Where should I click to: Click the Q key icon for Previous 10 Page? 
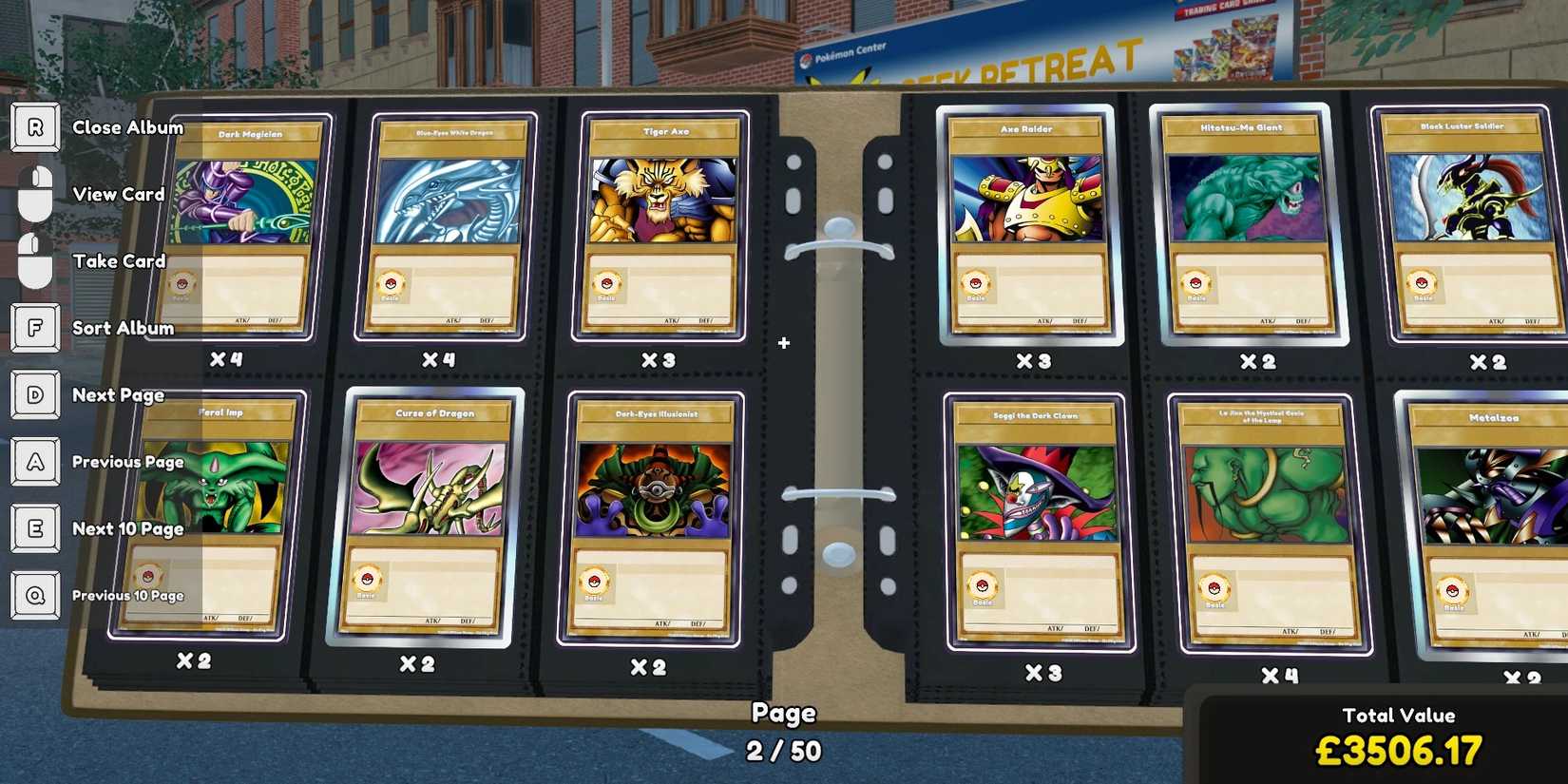tap(35, 595)
